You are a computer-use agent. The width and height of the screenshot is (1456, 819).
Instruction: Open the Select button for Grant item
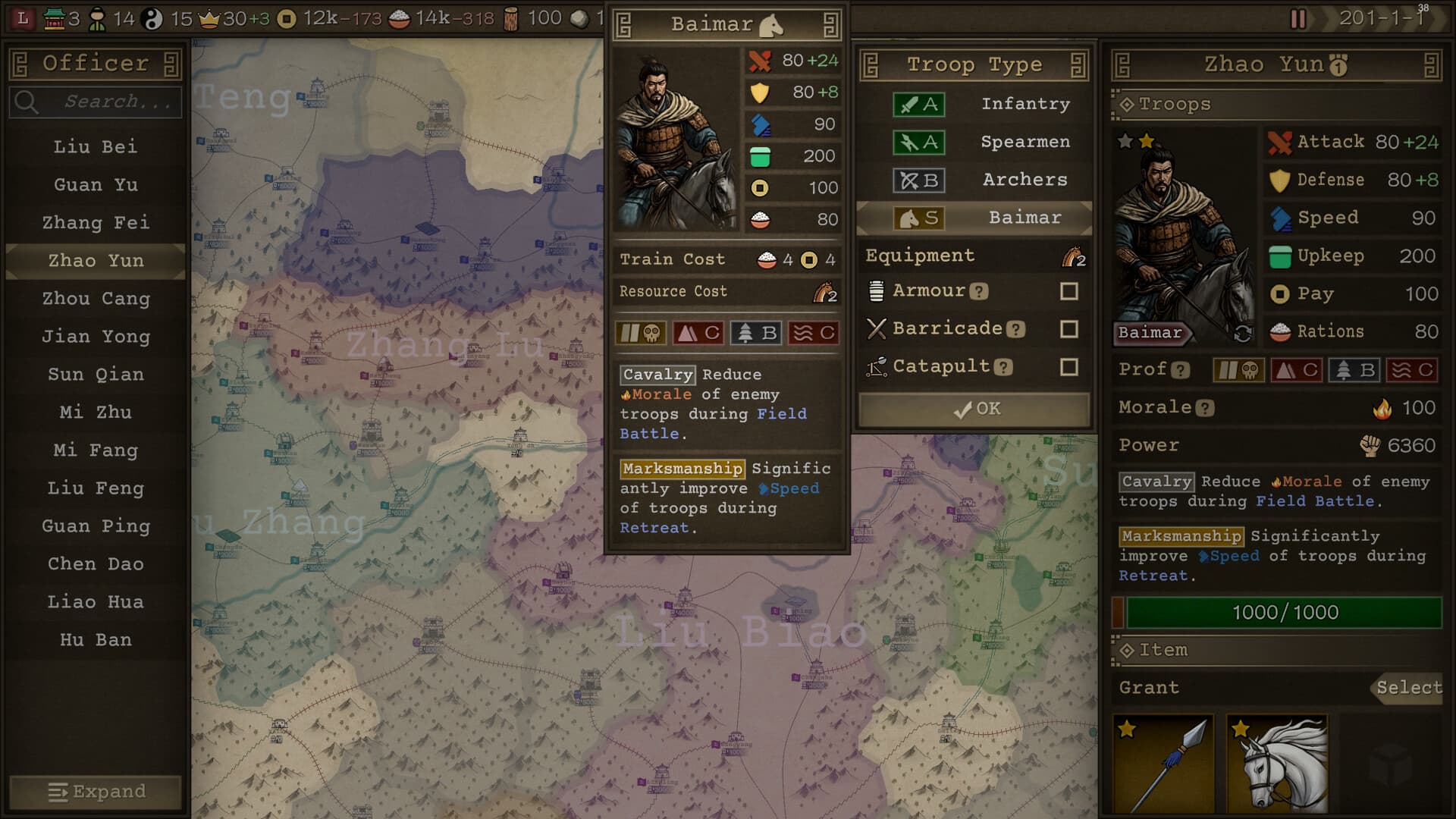point(1408,688)
